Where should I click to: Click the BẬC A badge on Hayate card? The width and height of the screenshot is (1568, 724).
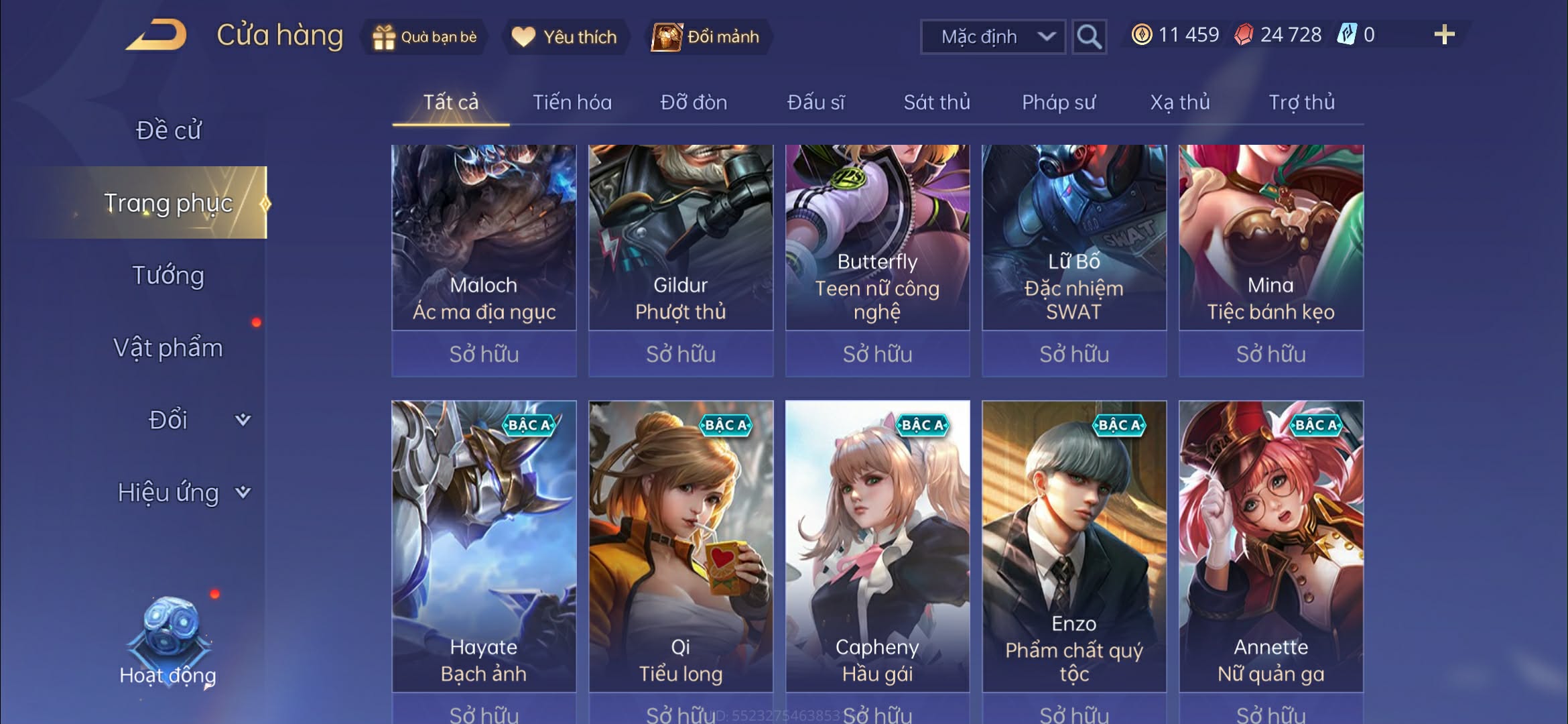click(529, 424)
